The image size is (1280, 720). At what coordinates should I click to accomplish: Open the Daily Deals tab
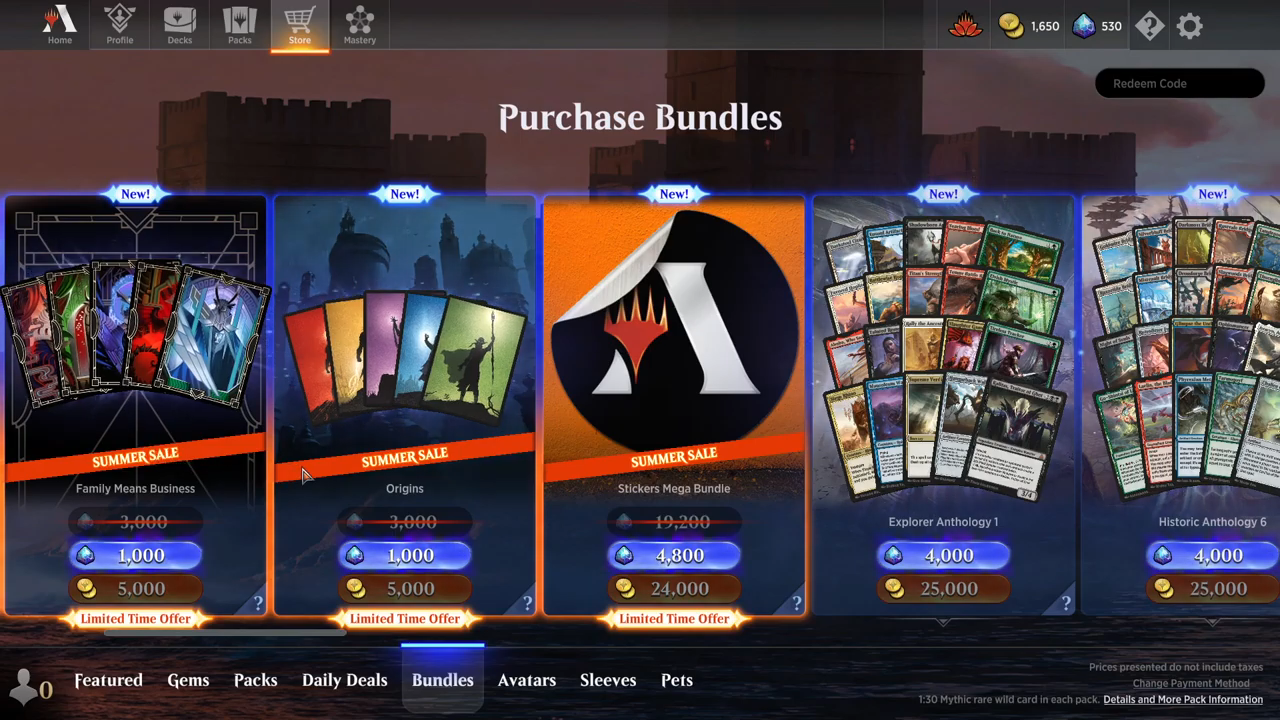(344, 680)
